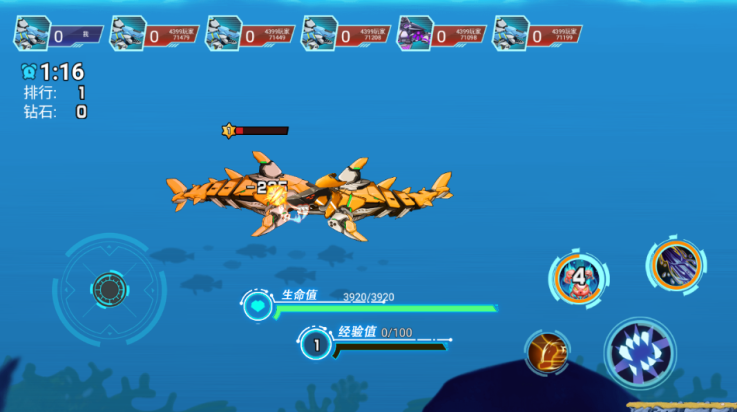Tap the virtual joystick center knob
This screenshot has width=737, height=412.
click(108, 289)
